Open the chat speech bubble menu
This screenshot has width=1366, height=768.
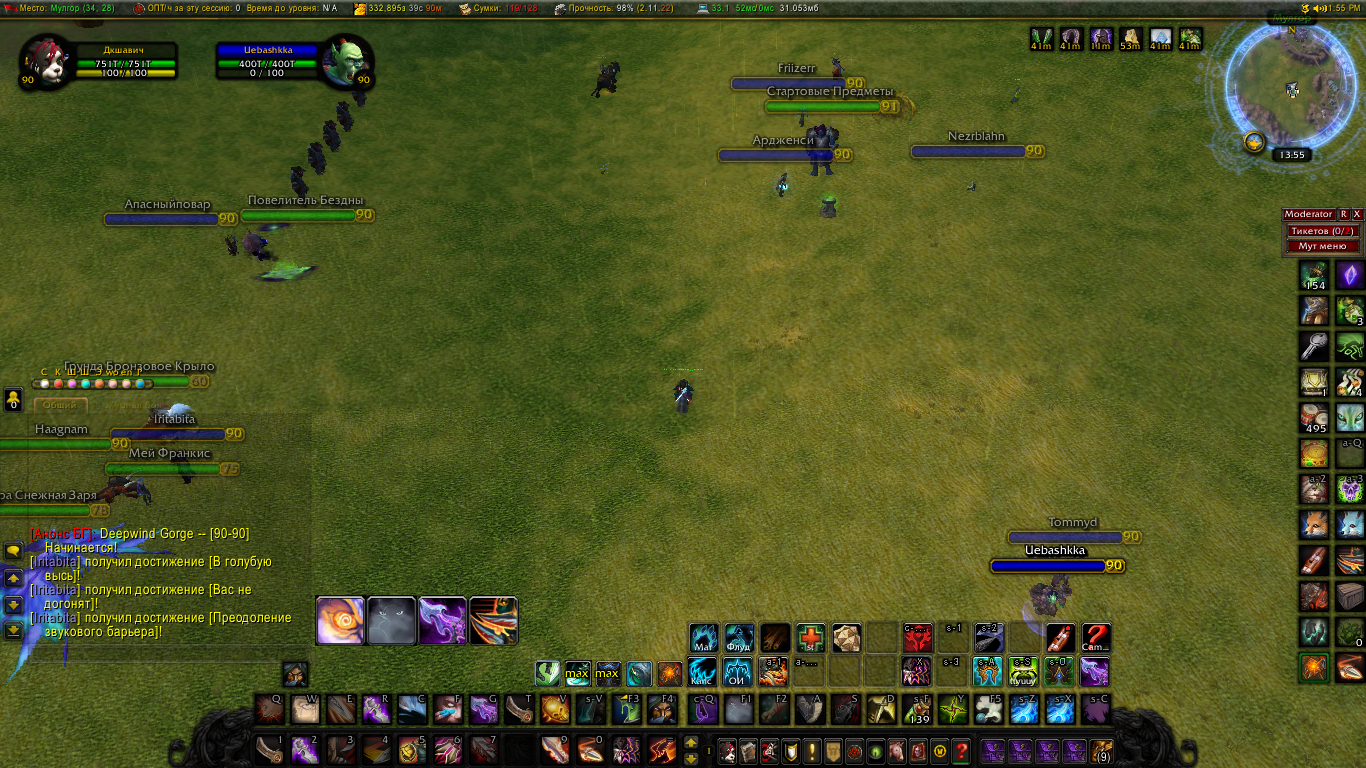tap(14, 551)
